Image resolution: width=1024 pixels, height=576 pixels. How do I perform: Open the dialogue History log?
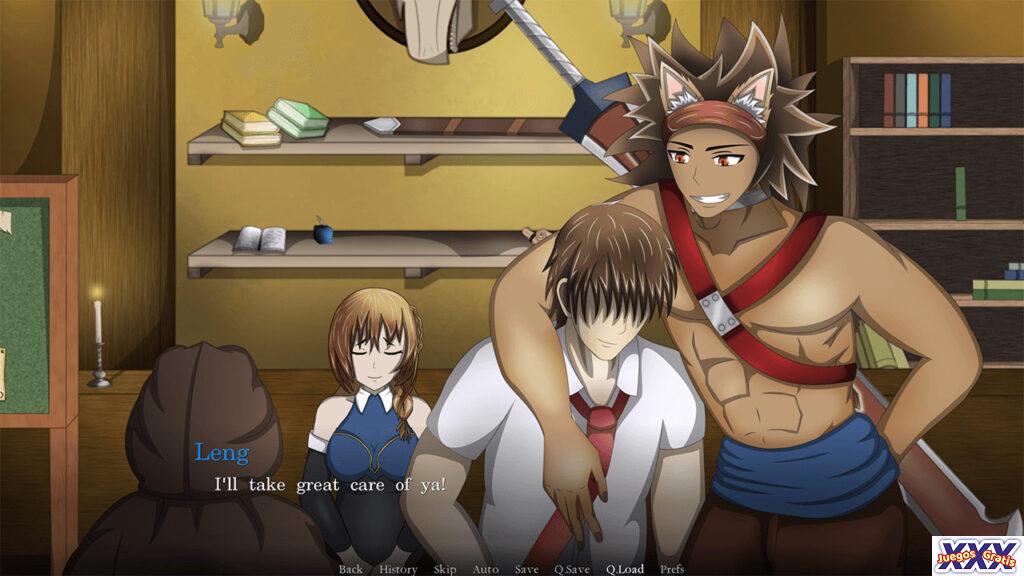coord(398,569)
